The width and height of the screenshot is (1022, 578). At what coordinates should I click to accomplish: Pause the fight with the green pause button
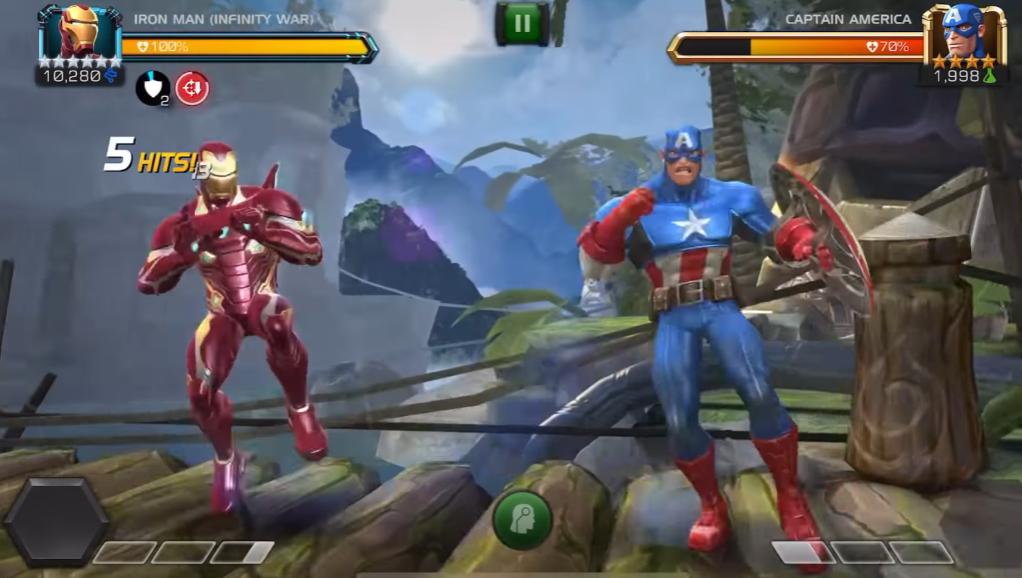521,23
